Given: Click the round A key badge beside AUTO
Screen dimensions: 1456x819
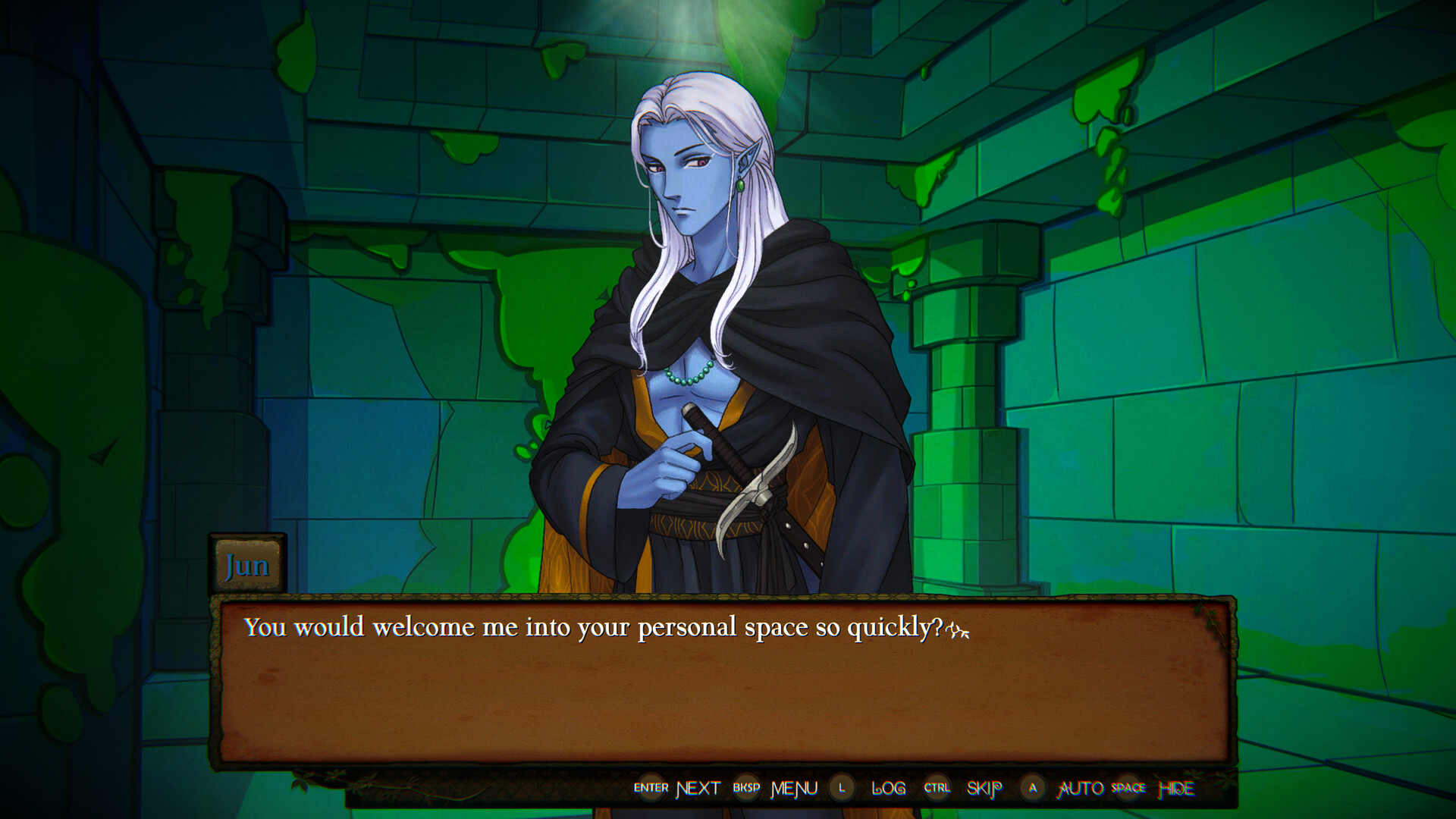Looking at the screenshot, I should 1032,789.
